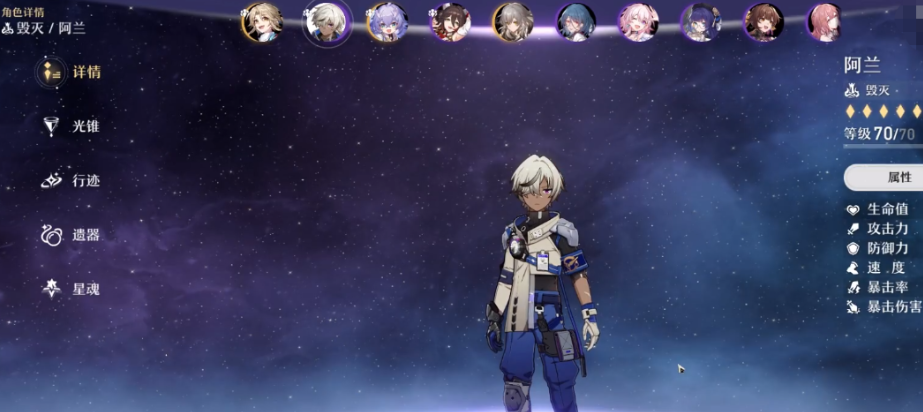This screenshot has width=923, height=412.
Task: Open the 属性 attributes button
Action: click(886, 177)
